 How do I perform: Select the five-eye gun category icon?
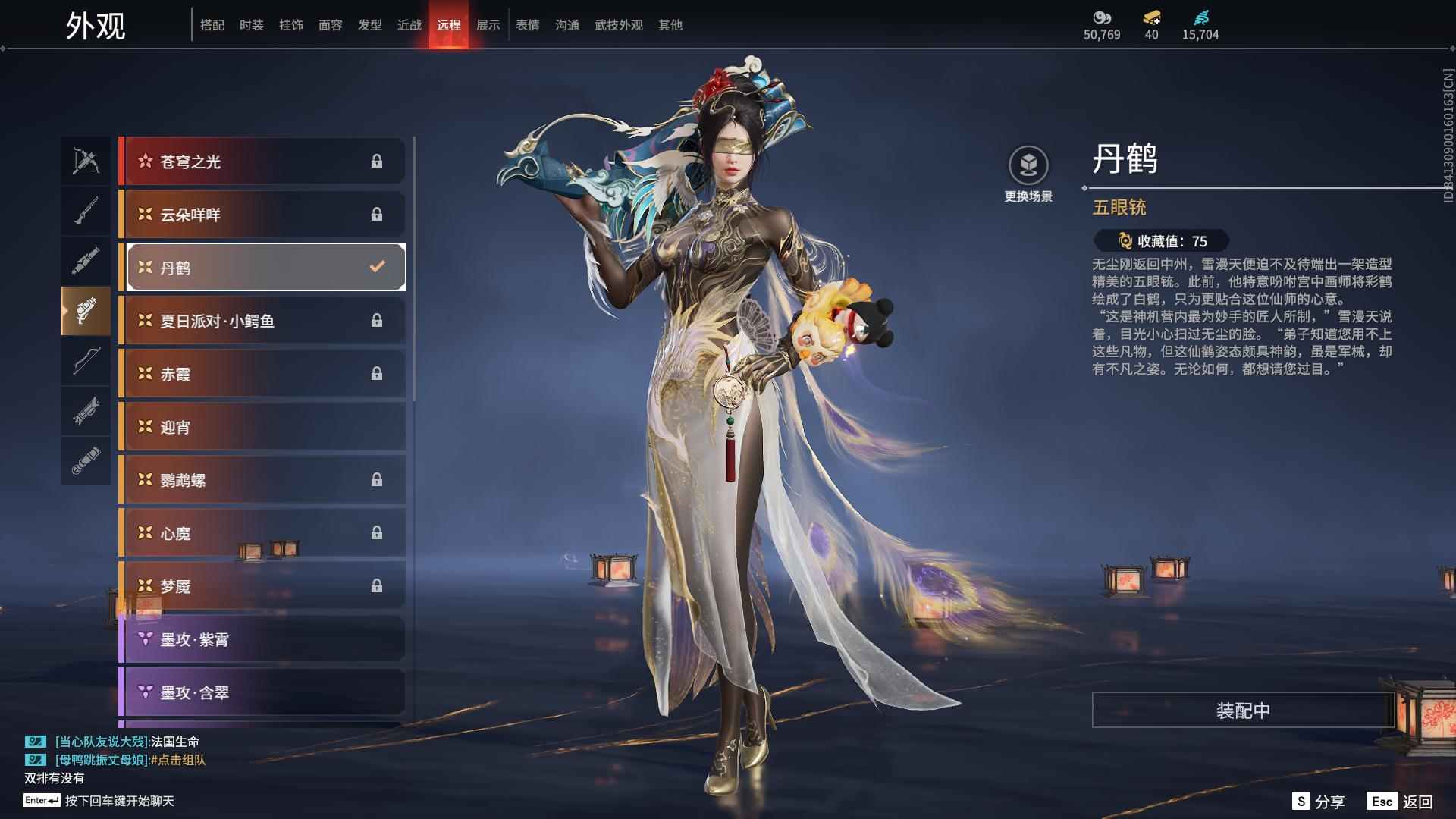pos(86,311)
